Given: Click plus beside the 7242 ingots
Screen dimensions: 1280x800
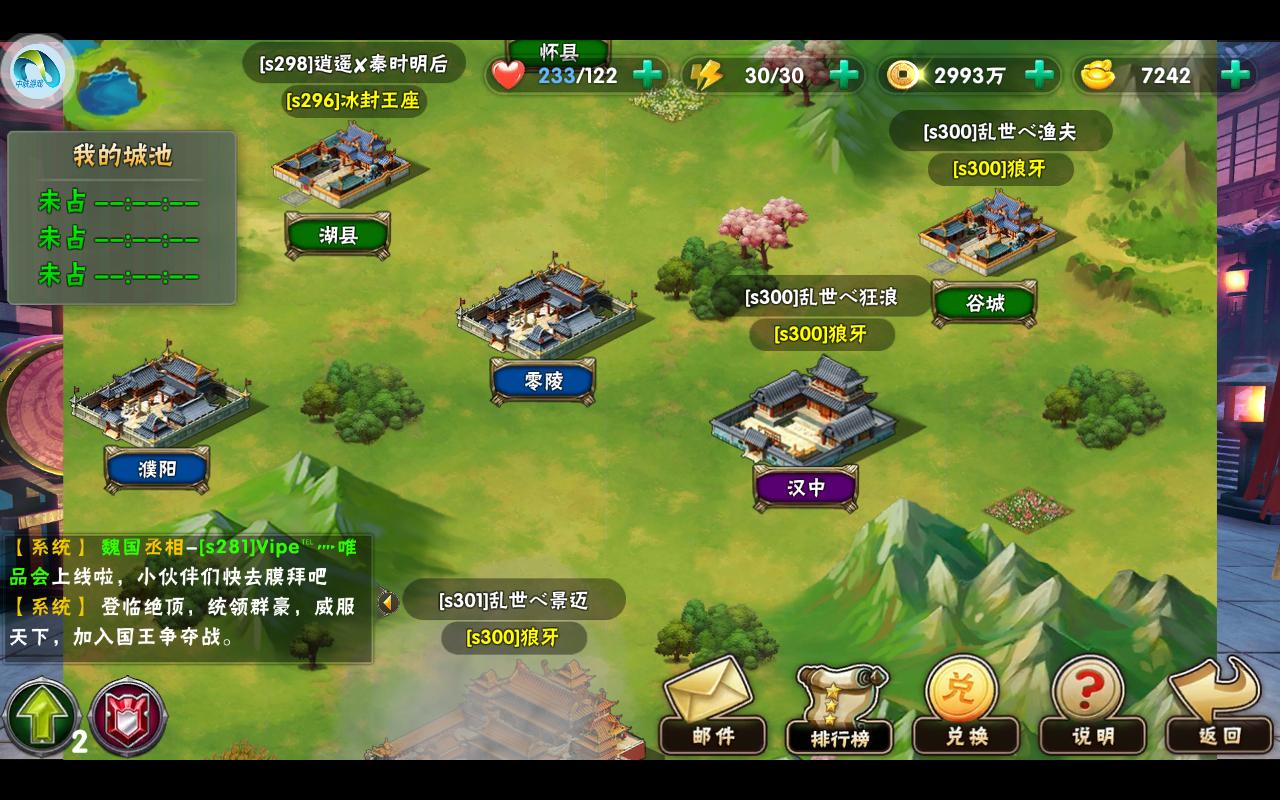Looking at the screenshot, I should tap(1232, 74).
